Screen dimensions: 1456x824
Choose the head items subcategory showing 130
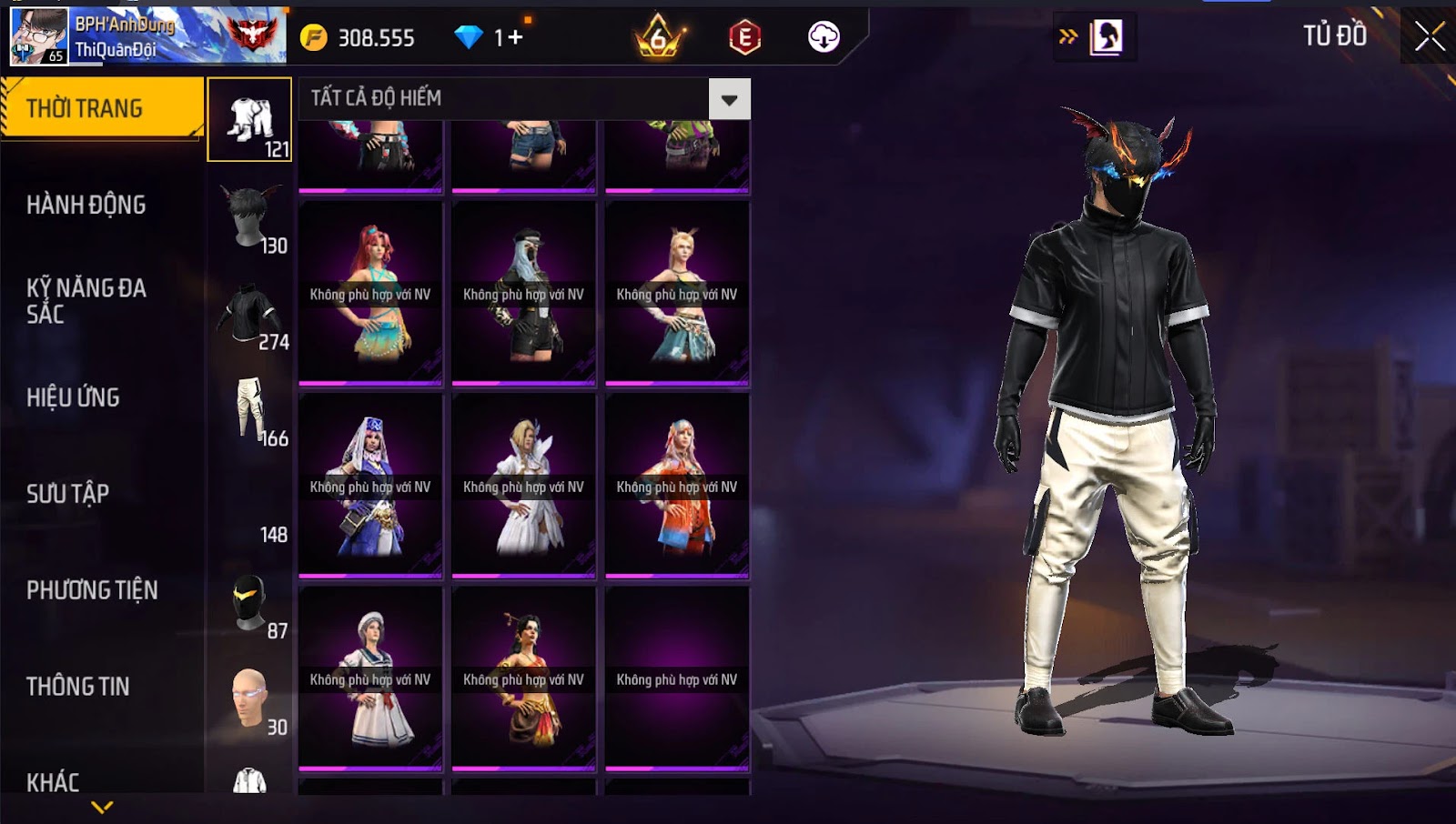click(x=250, y=217)
